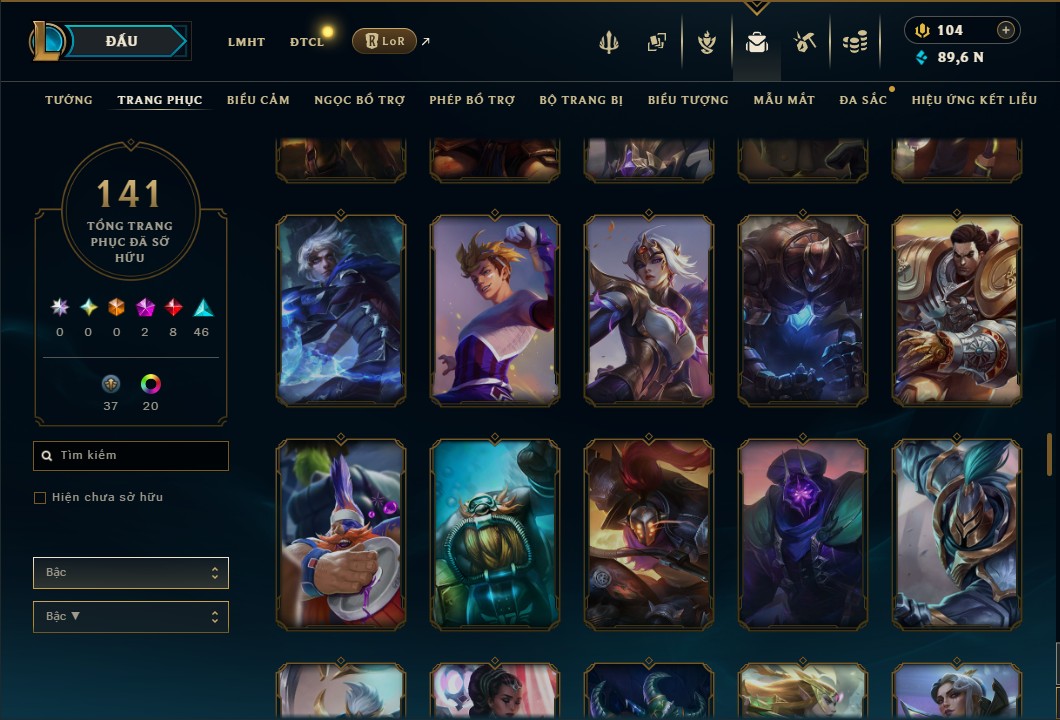The width and height of the screenshot is (1060, 720).
Task: Launch the LoR button
Action: [384, 41]
